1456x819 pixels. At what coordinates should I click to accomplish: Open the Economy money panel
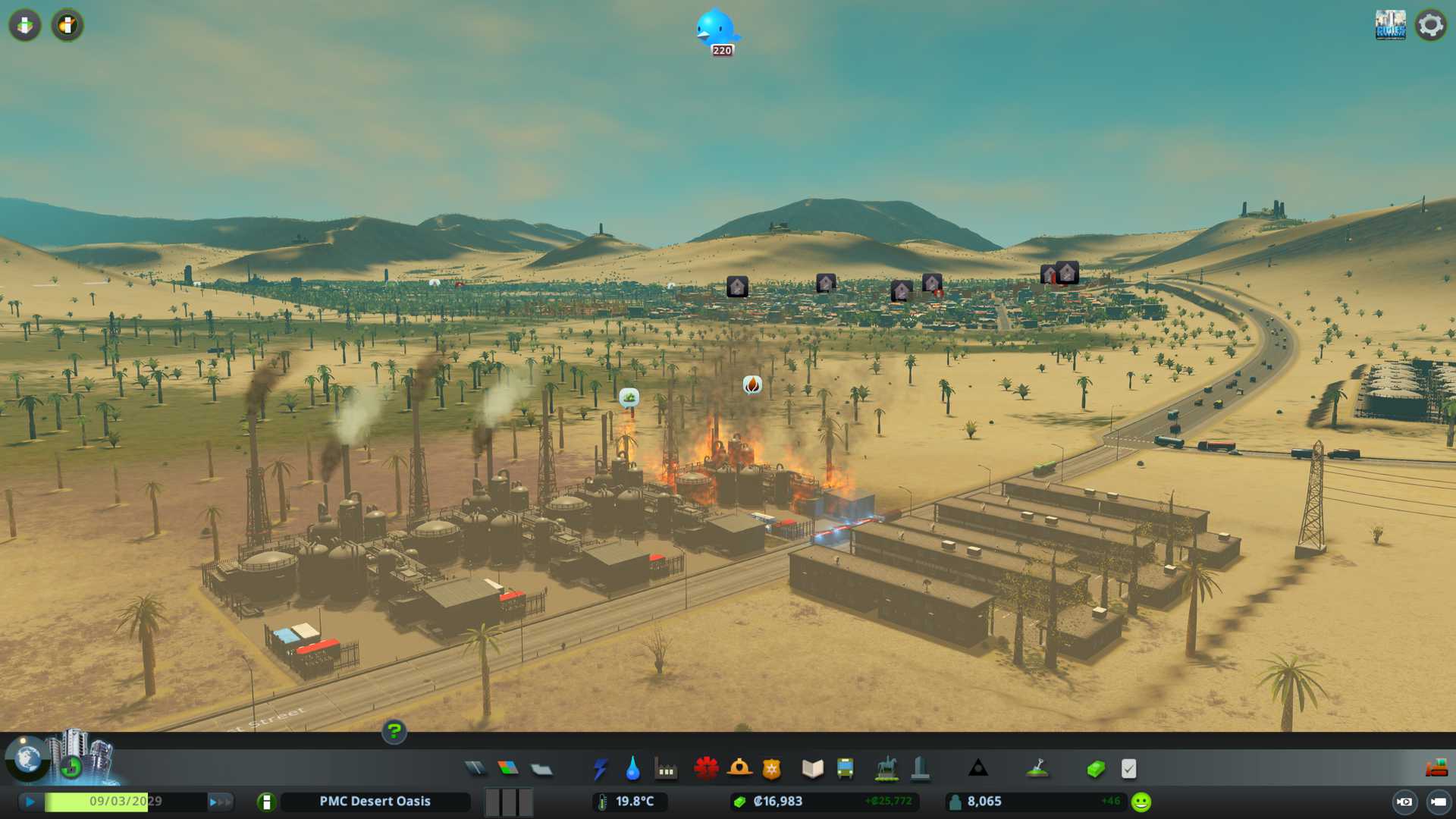pyautogui.click(x=1096, y=769)
